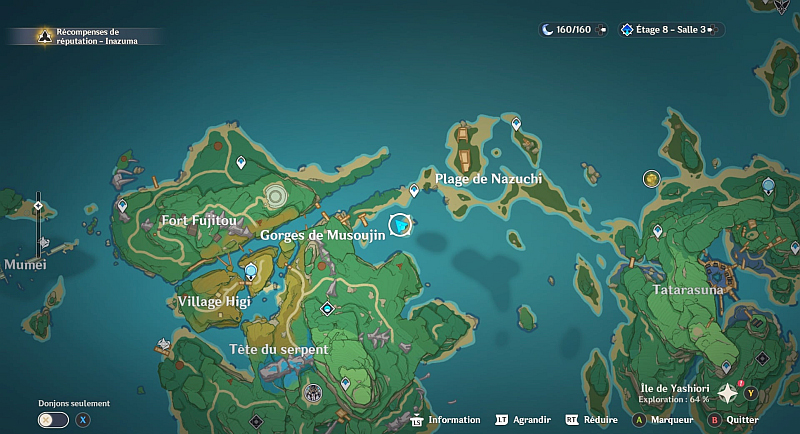The height and width of the screenshot is (434, 800).
Task: Select the diamond domain marker above Tête du serpent
Action: pyautogui.click(x=326, y=309)
